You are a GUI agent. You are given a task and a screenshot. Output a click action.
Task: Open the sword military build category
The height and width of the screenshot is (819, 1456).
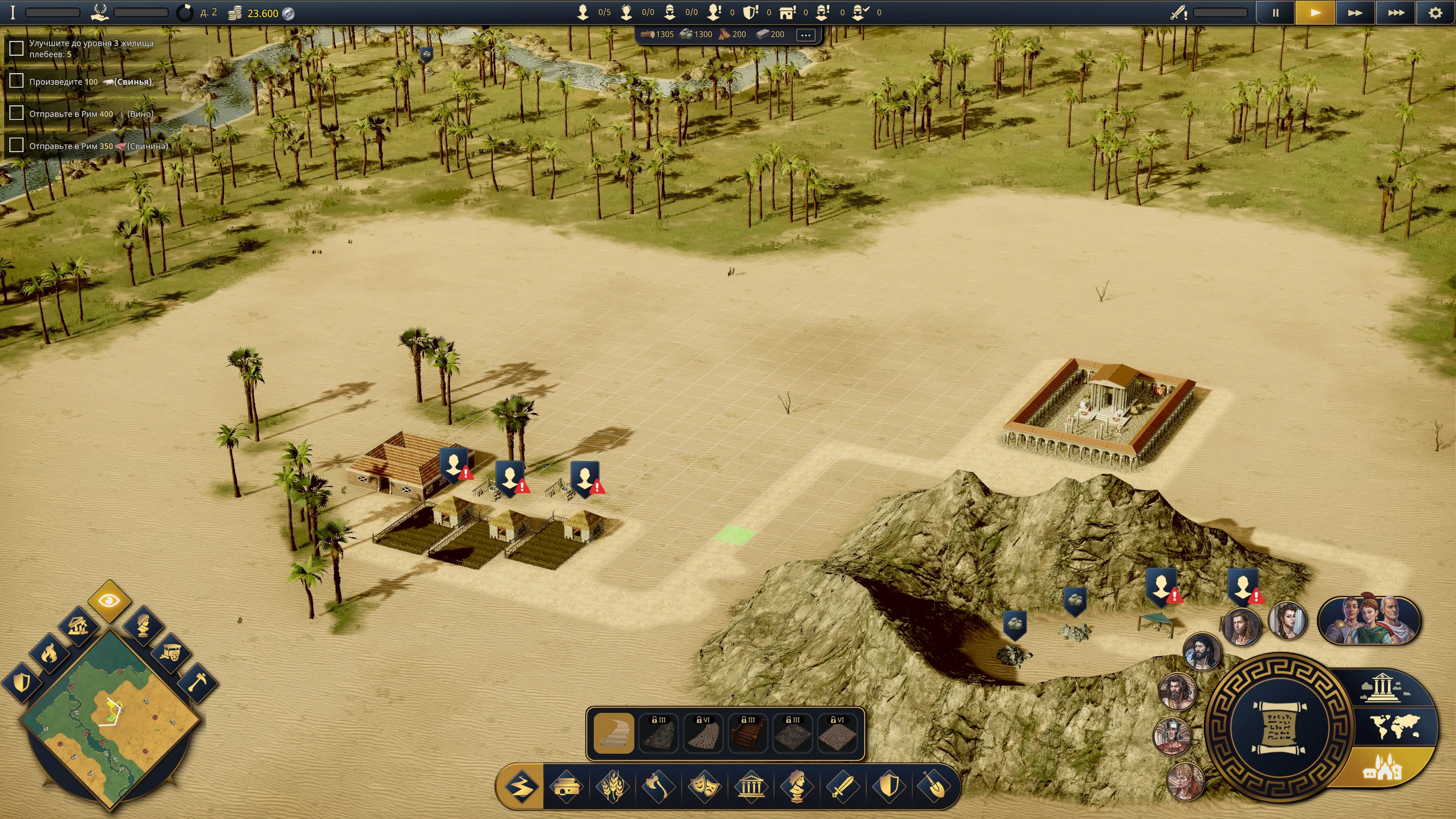coord(843,786)
